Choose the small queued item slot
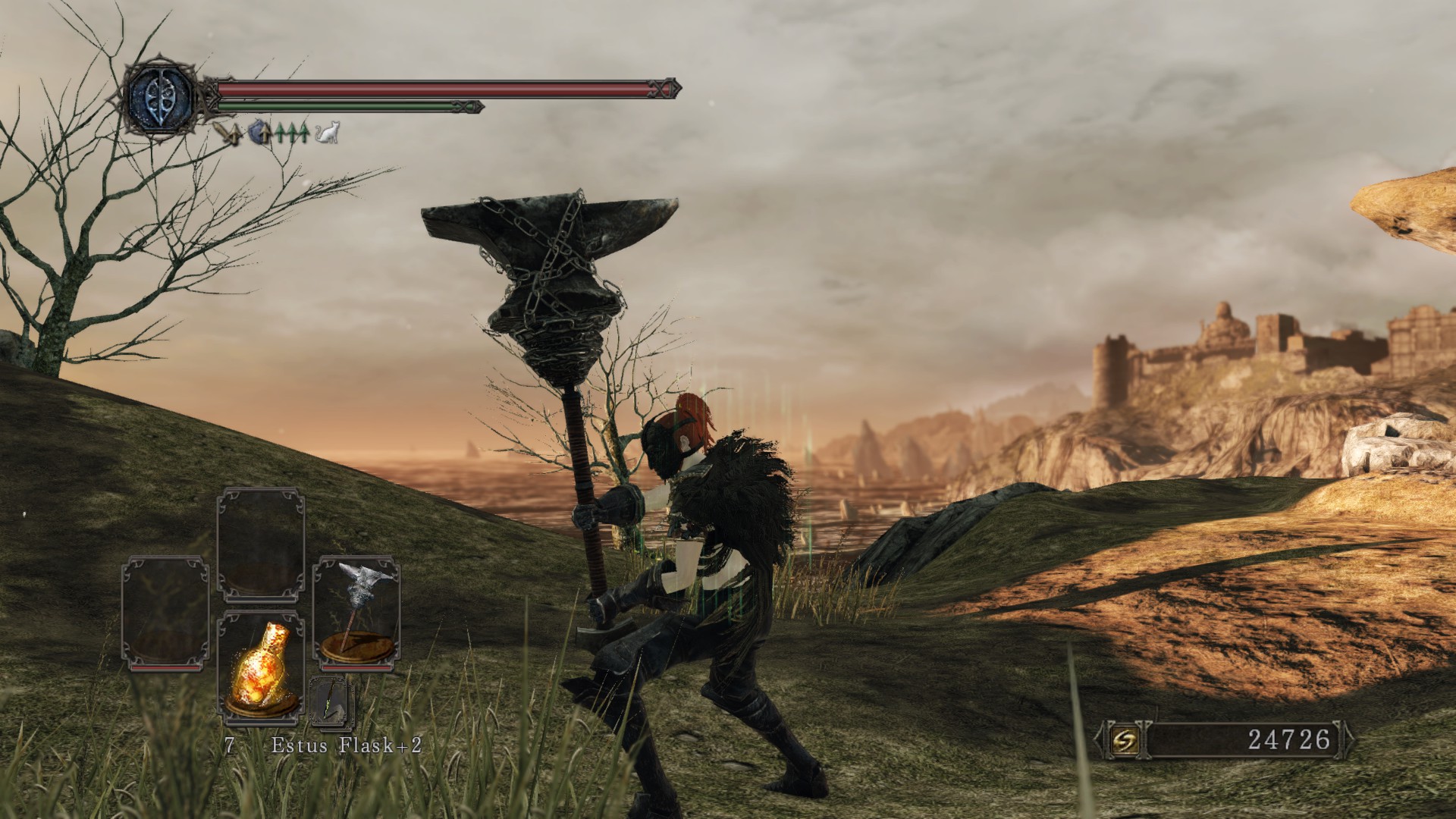Screen dimensions: 1456x819 (332, 700)
